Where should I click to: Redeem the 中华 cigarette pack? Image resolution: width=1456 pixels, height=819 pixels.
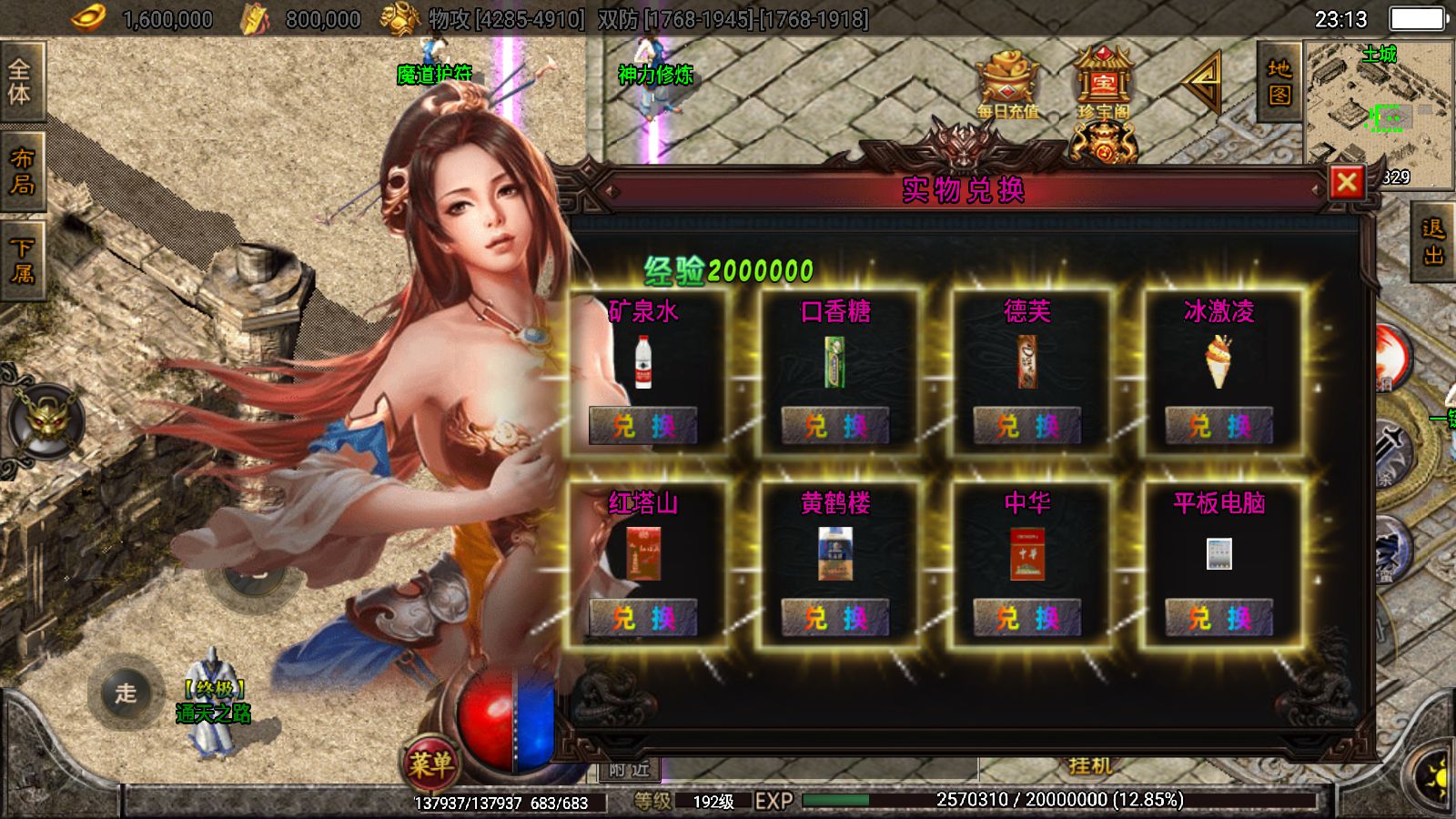[x=1027, y=618]
